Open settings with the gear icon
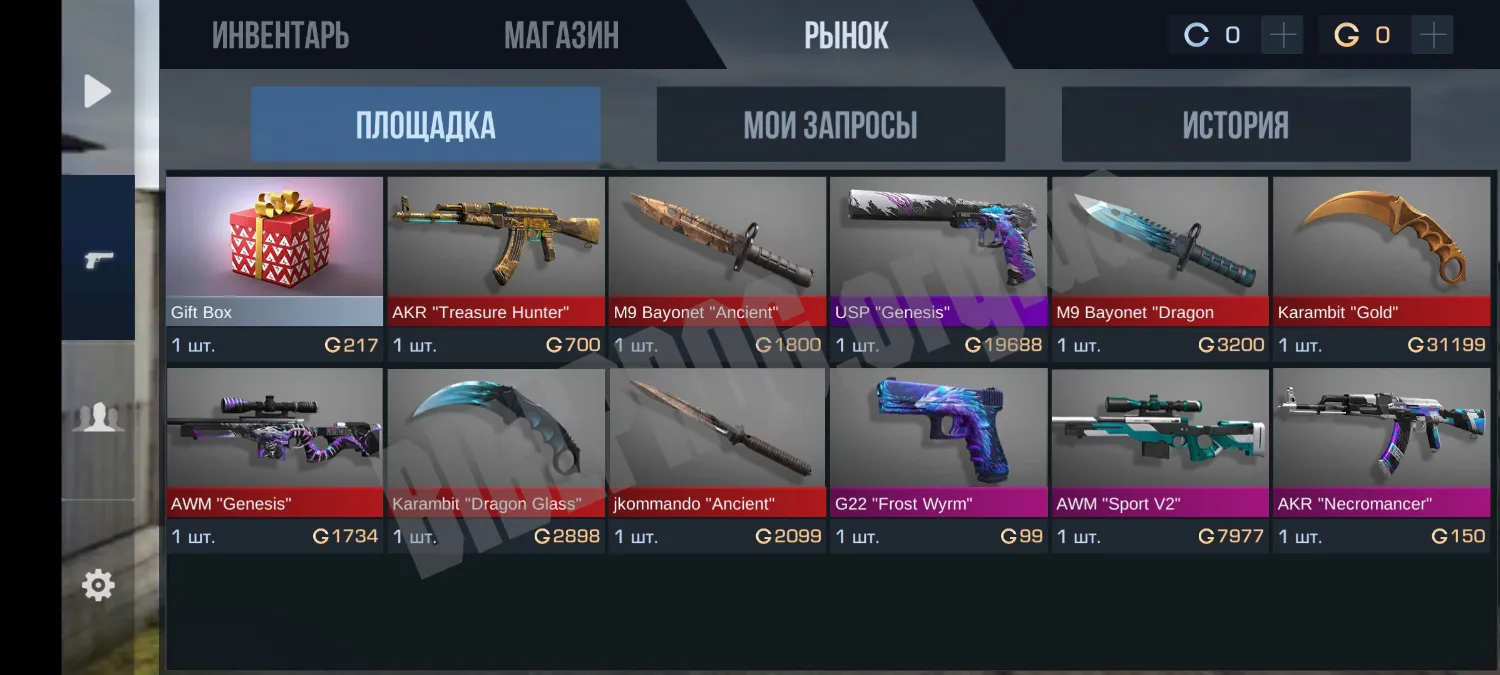1500x675 pixels. click(98, 585)
